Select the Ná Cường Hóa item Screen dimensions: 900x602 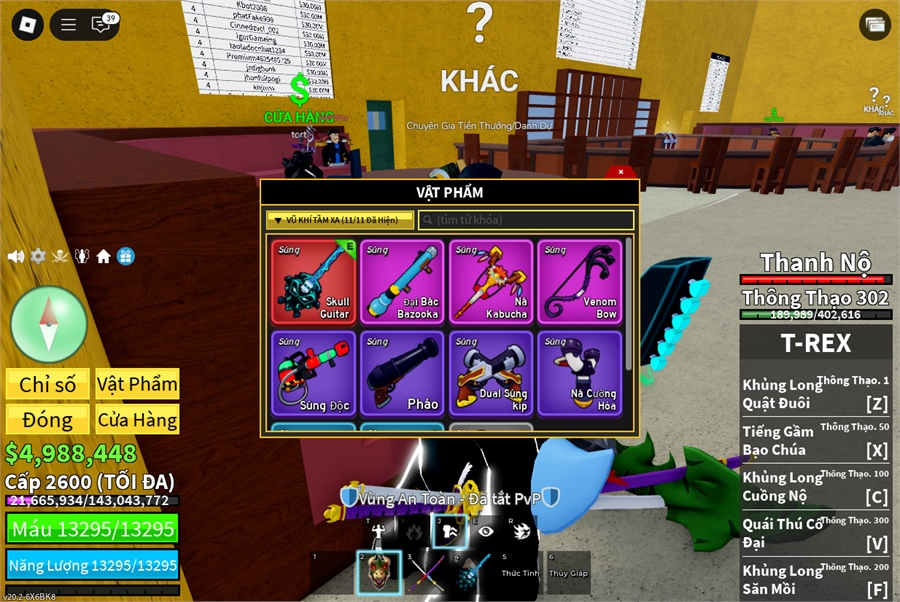click(580, 373)
